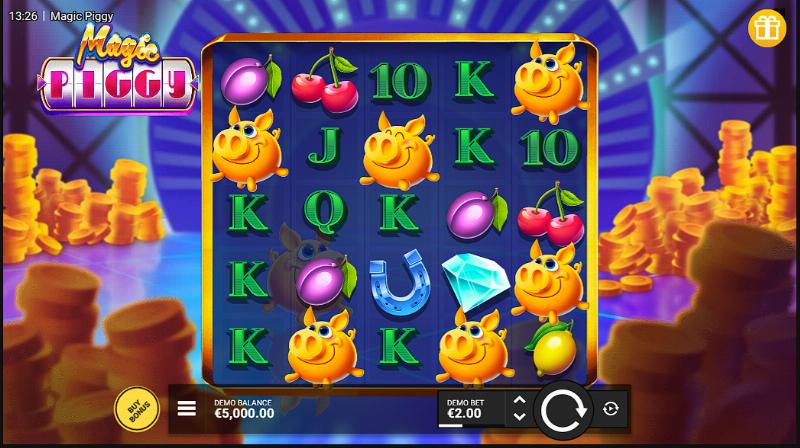This screenshot has width=800, height=448.
Task: Decrease the demo bet amount
Action: coord(518,416)
